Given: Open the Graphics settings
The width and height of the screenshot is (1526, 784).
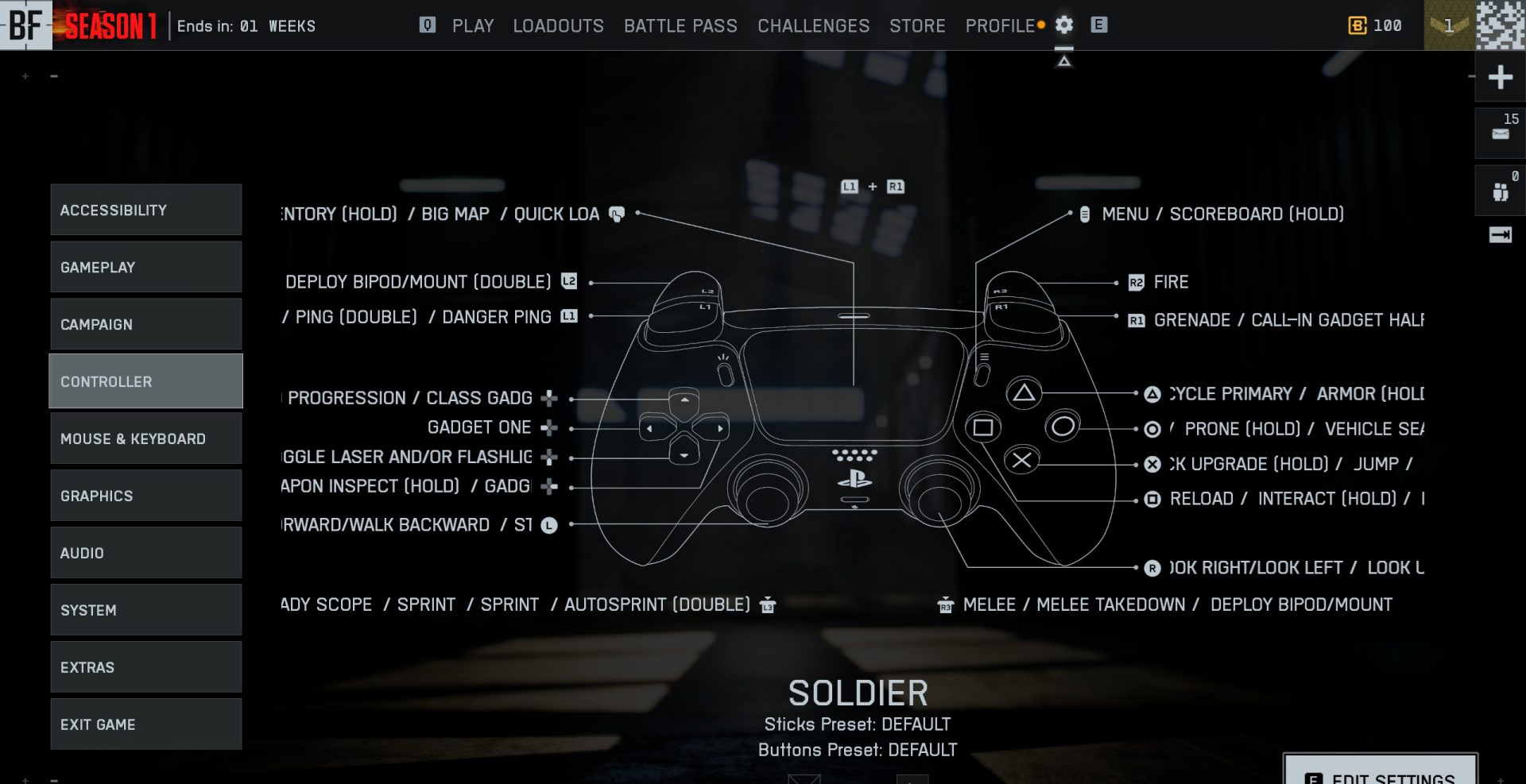Looking at the screenshot, I should (x=146, y=496).
